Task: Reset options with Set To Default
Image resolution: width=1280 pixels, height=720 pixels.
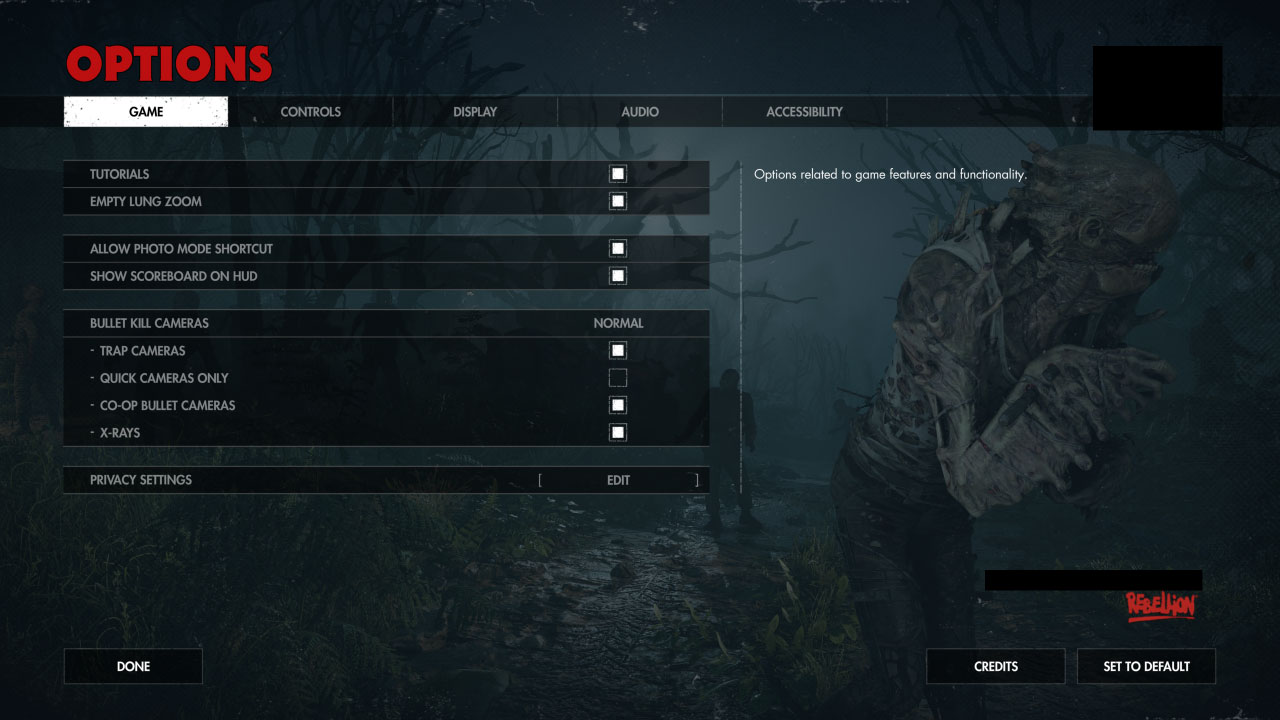Action: tap(1146, 666)
